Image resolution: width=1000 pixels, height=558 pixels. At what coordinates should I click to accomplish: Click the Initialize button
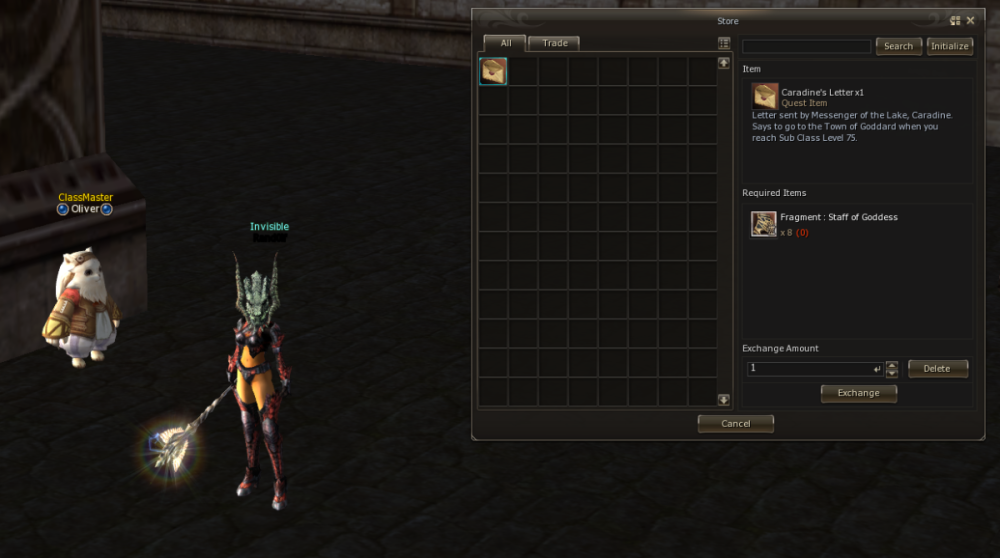point(949,46)
